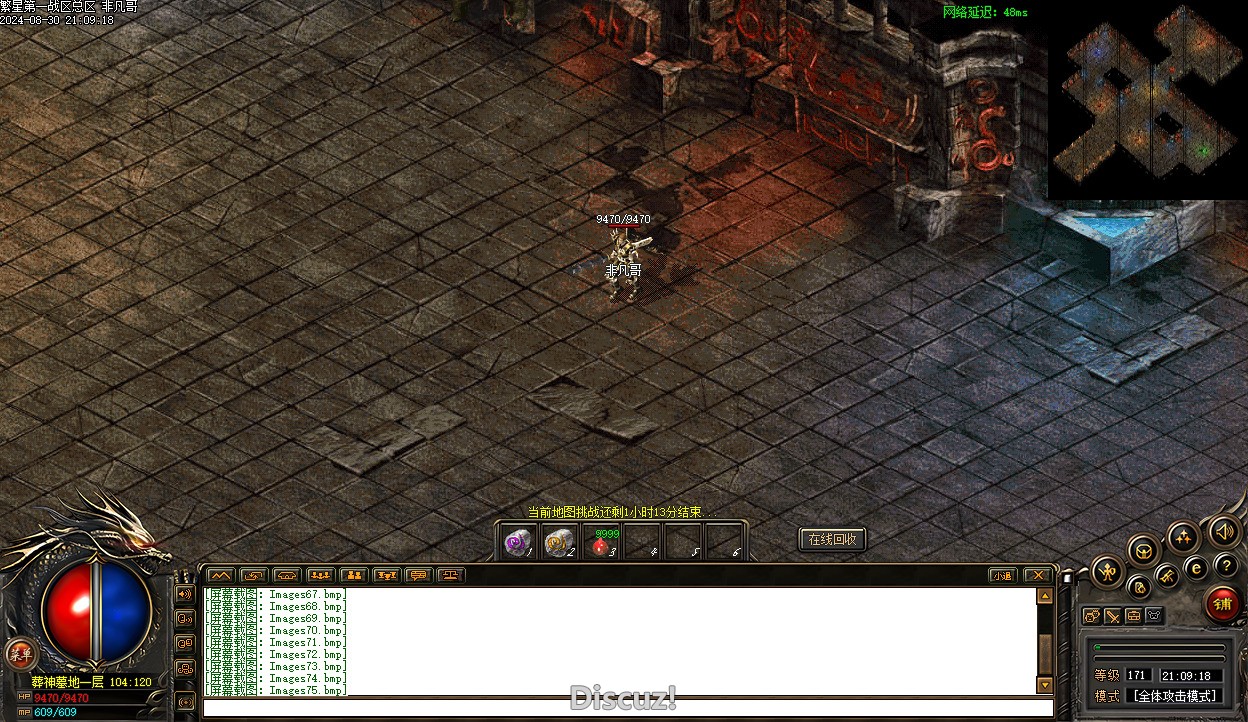Use the gold scroll stone in slot 2
Viewport: 1248px width, 722px height.
pos(557,543)
